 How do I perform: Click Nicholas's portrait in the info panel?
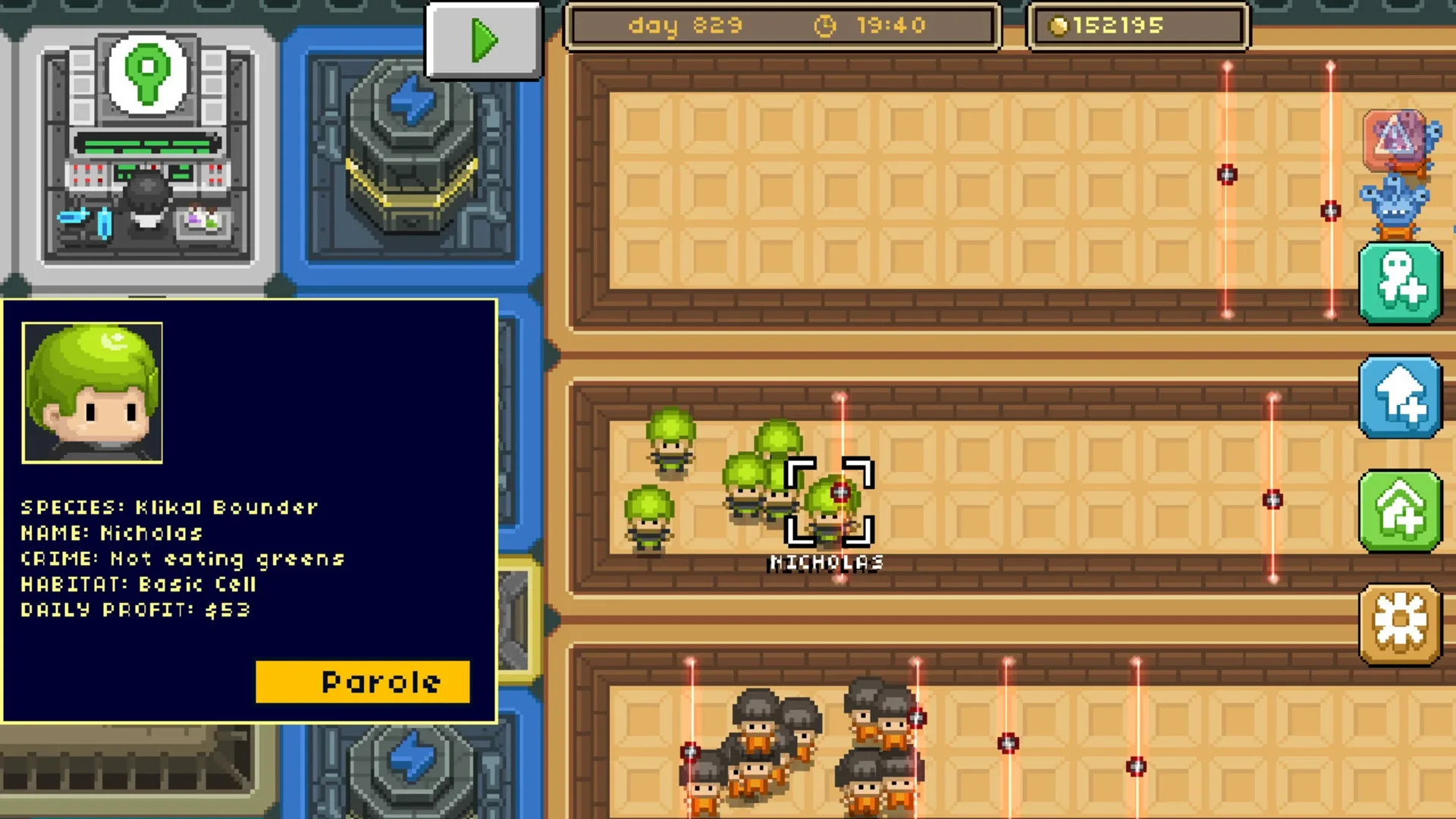[x=92, y=393]
